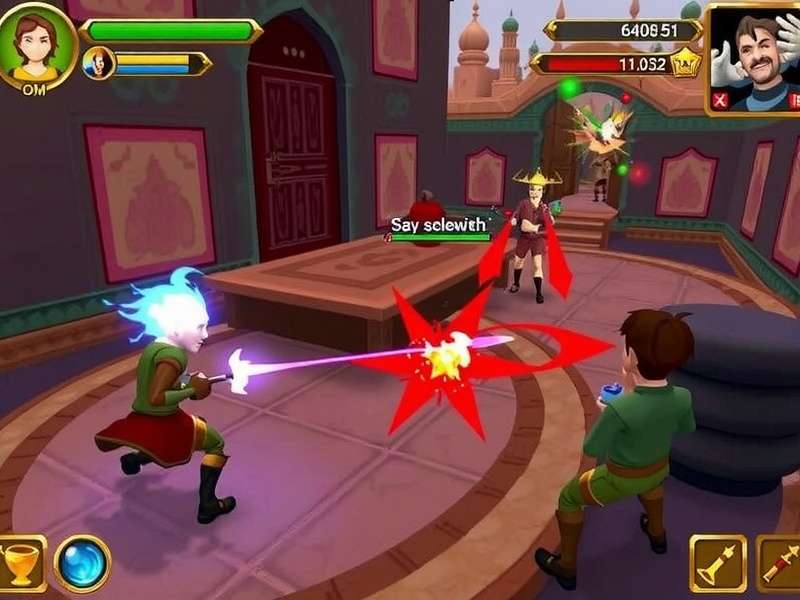The height and width of the screenshot is (600, 800).
Task: Select the small companion portrait icon
Action: (x=99, y=63)
